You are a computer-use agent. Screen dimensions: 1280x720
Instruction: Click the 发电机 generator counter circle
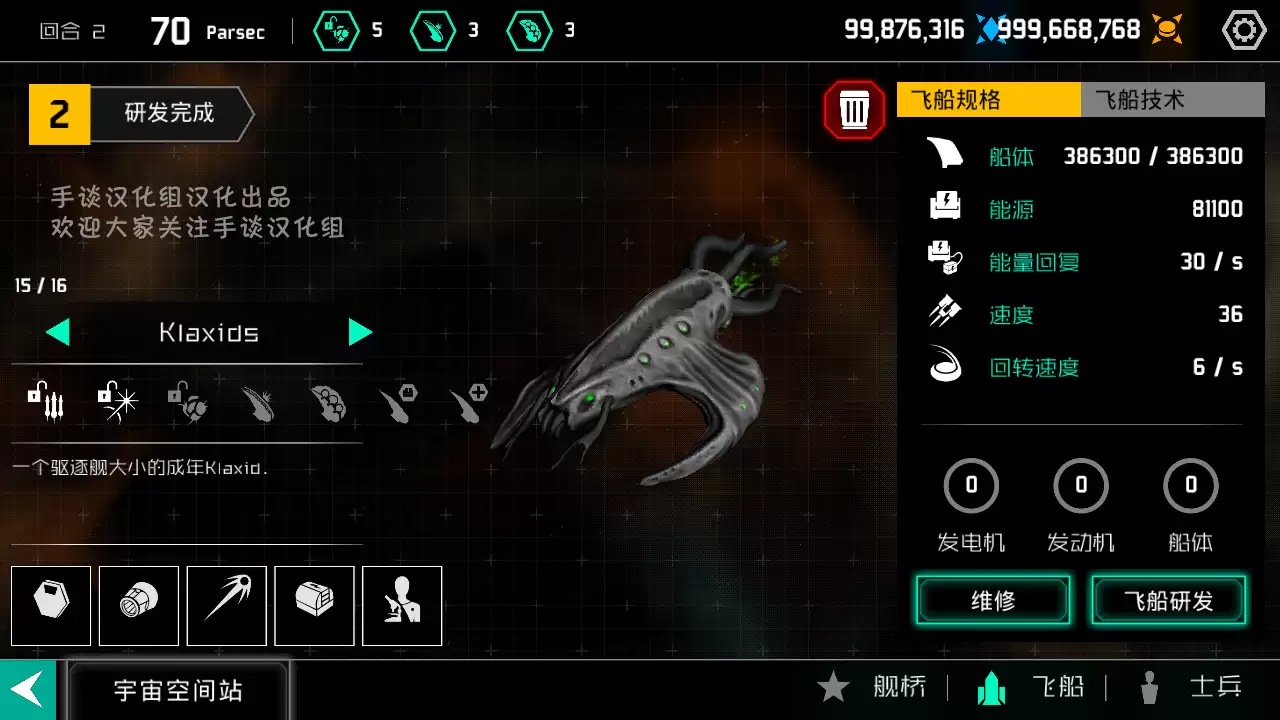click(971, 485)
